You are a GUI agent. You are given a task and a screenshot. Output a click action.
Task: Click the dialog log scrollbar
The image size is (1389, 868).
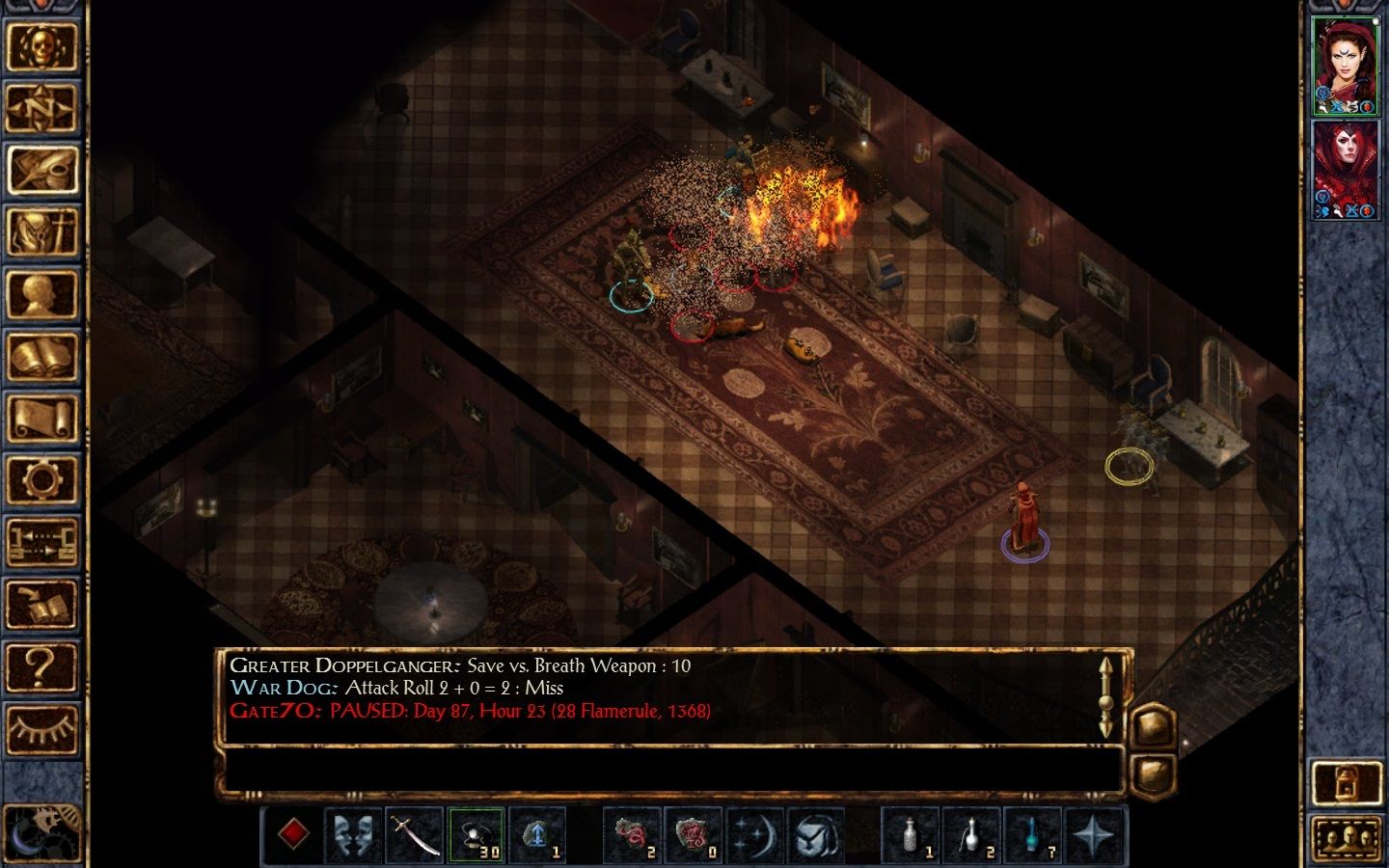(1105, 696)
